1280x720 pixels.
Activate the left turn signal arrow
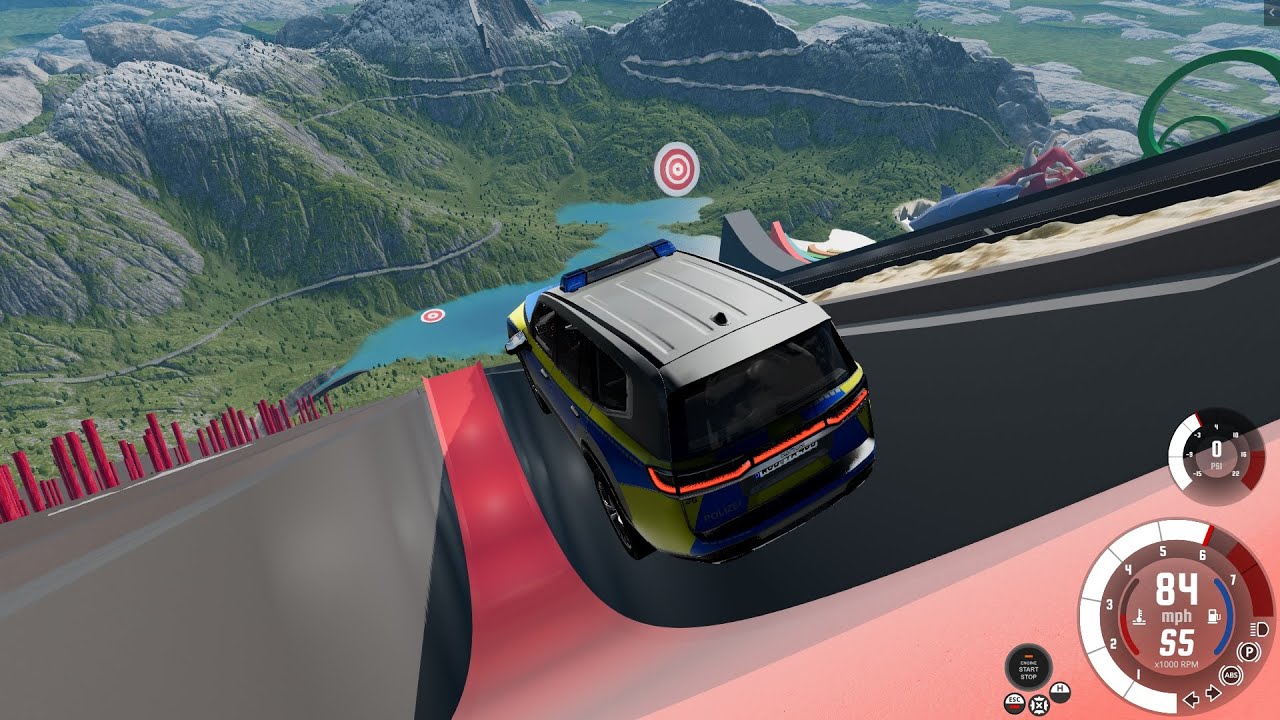pos(1191,696)
